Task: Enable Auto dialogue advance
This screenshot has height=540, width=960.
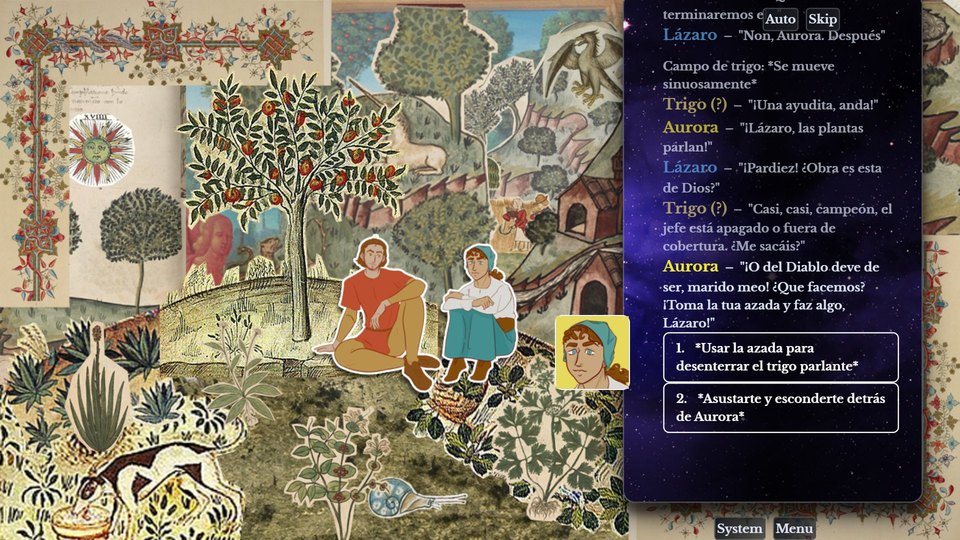Action: 780,19
